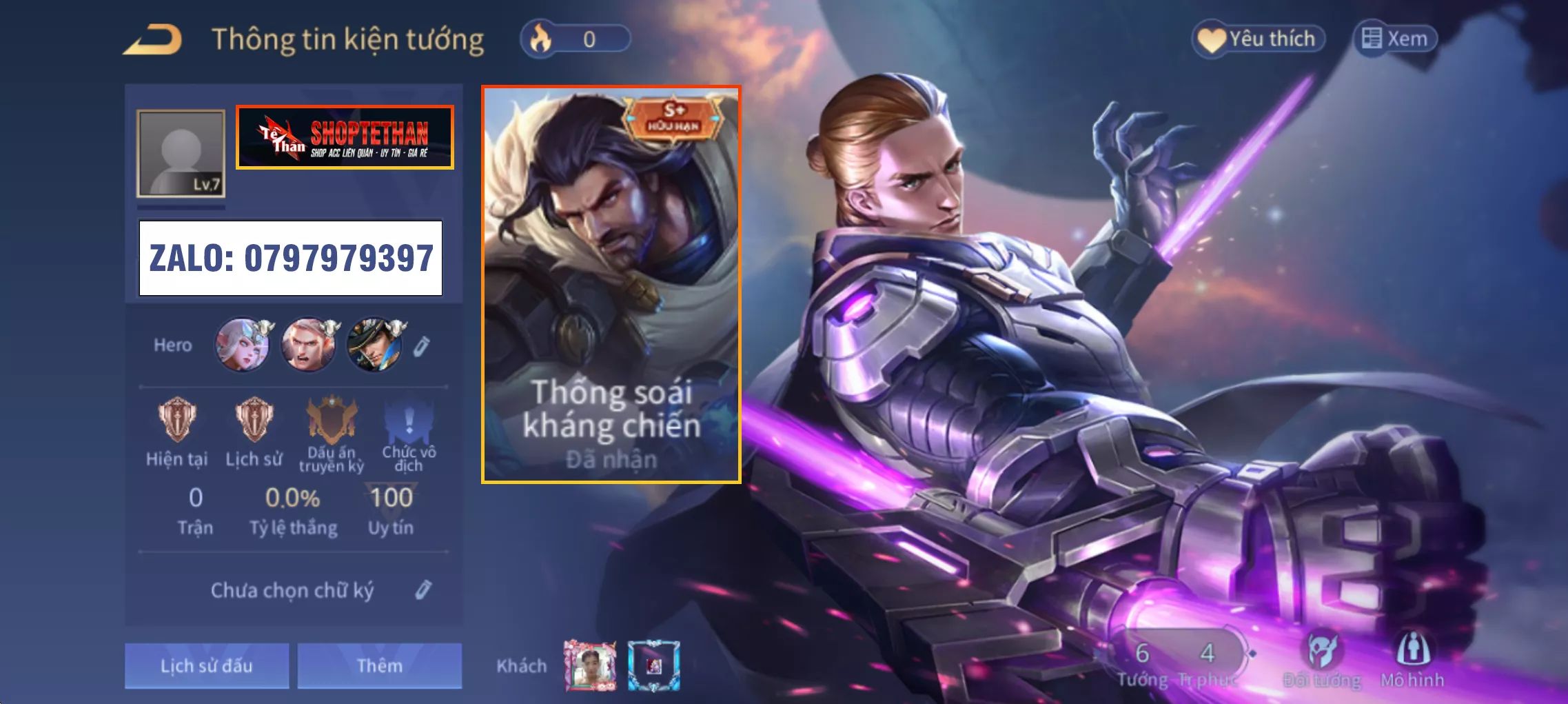Image resolution: width=1568 pixels, height=704 pixels.
Task: Click the gold back arrow at top left
Action: 152,39
